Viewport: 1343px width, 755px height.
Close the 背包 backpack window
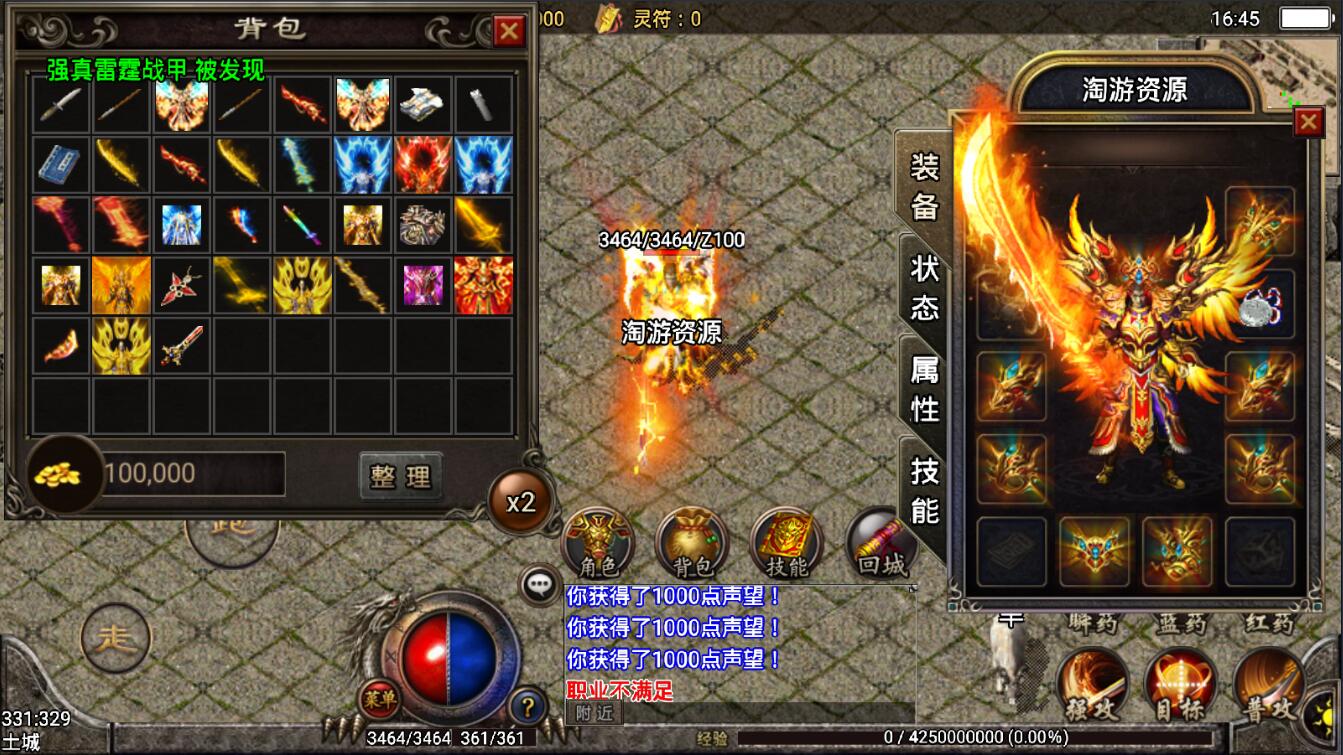(x=509, y=31)
